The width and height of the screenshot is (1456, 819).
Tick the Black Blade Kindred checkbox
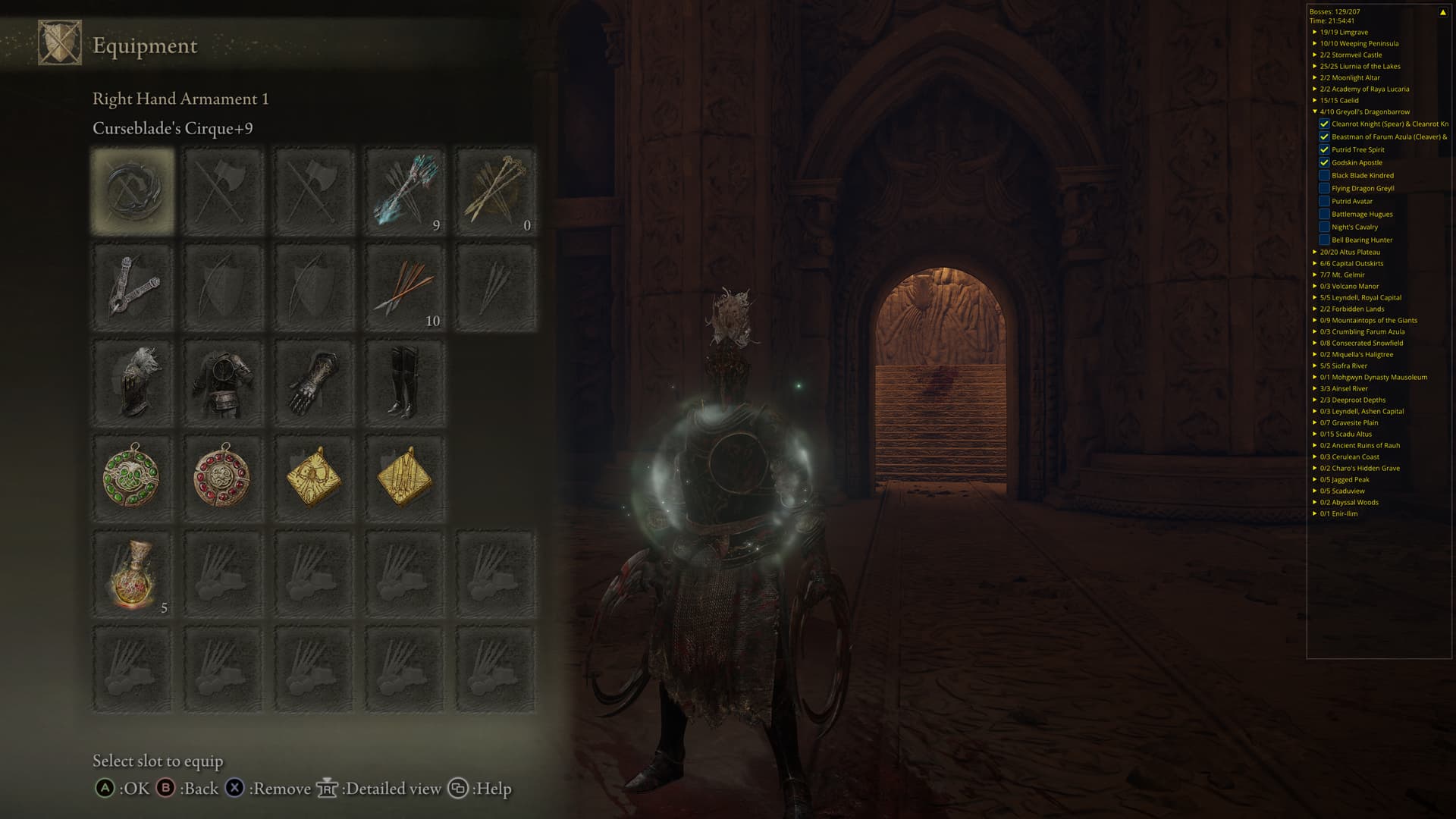(1324, 175)
